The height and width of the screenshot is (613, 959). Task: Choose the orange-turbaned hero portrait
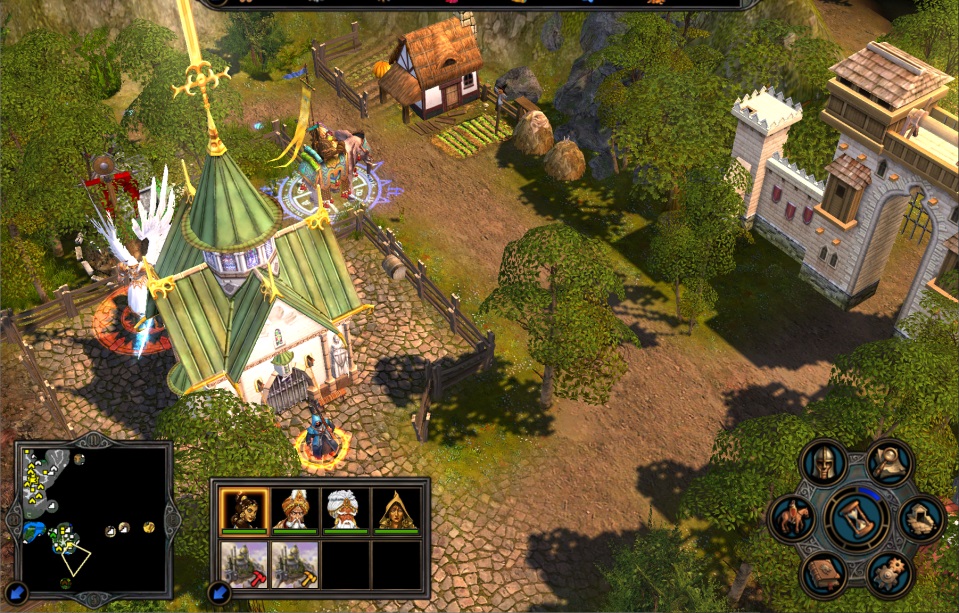click(295, 511)
